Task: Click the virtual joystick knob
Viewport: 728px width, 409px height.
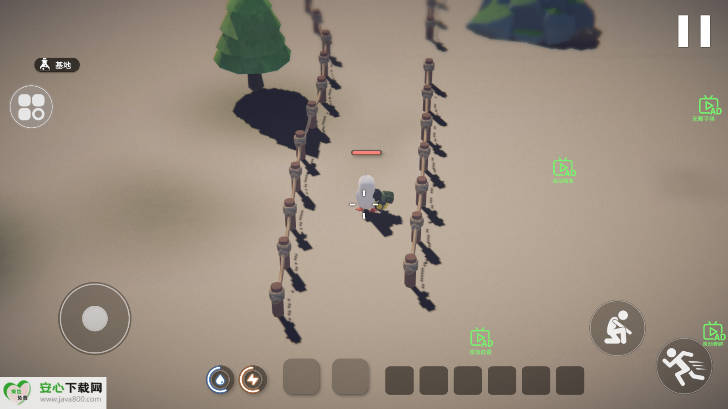Action: coord(95,318)
